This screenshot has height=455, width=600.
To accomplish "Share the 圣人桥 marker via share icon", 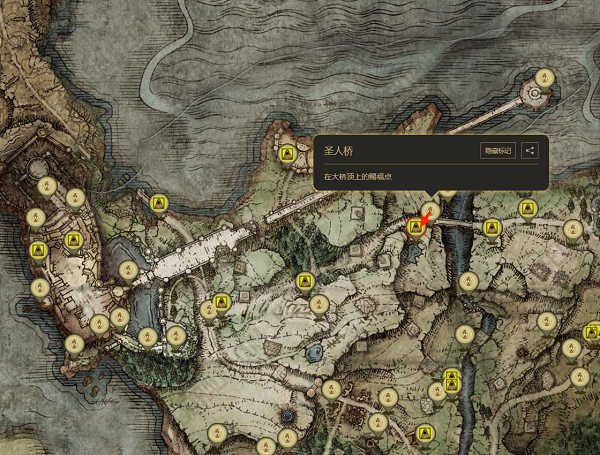I will coord(530,151).
